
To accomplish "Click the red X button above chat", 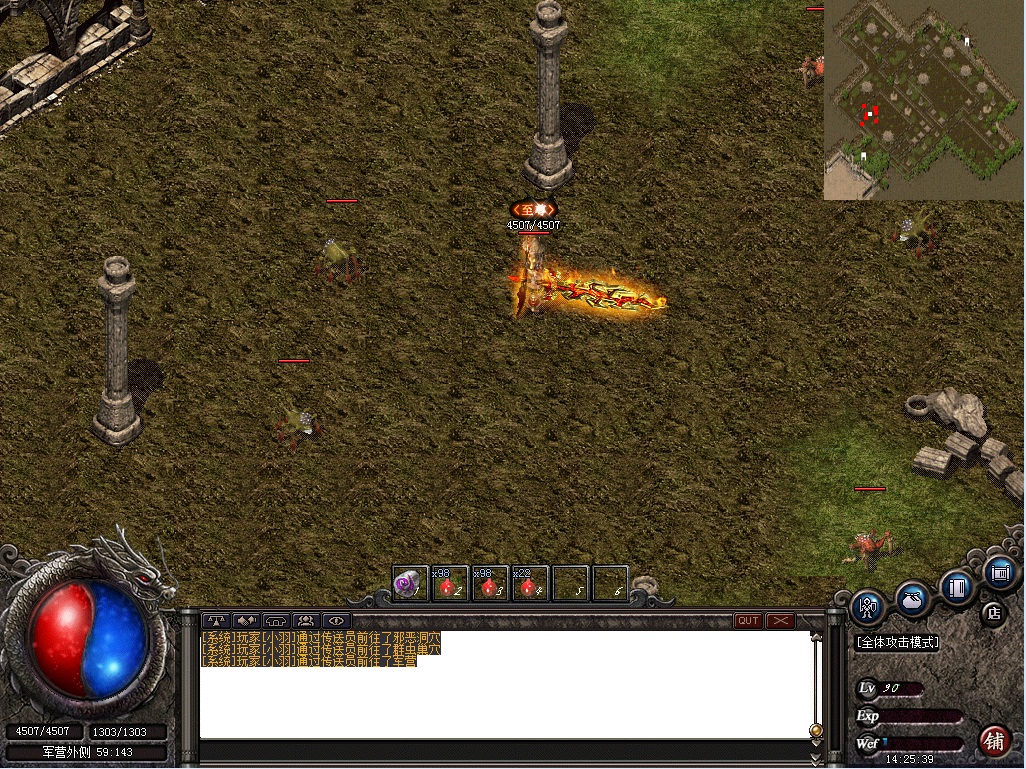I will [780, 621].
